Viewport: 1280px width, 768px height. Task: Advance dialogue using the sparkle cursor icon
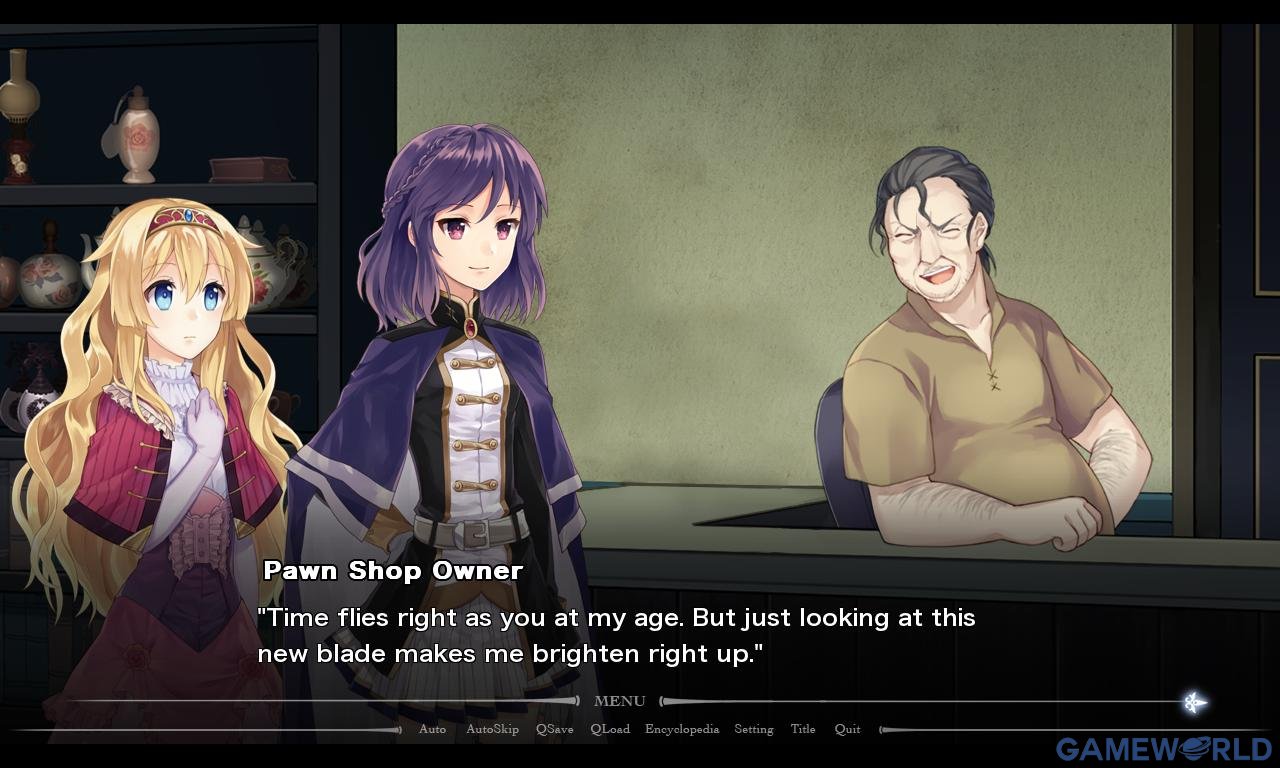click(x=1193, y=702)
